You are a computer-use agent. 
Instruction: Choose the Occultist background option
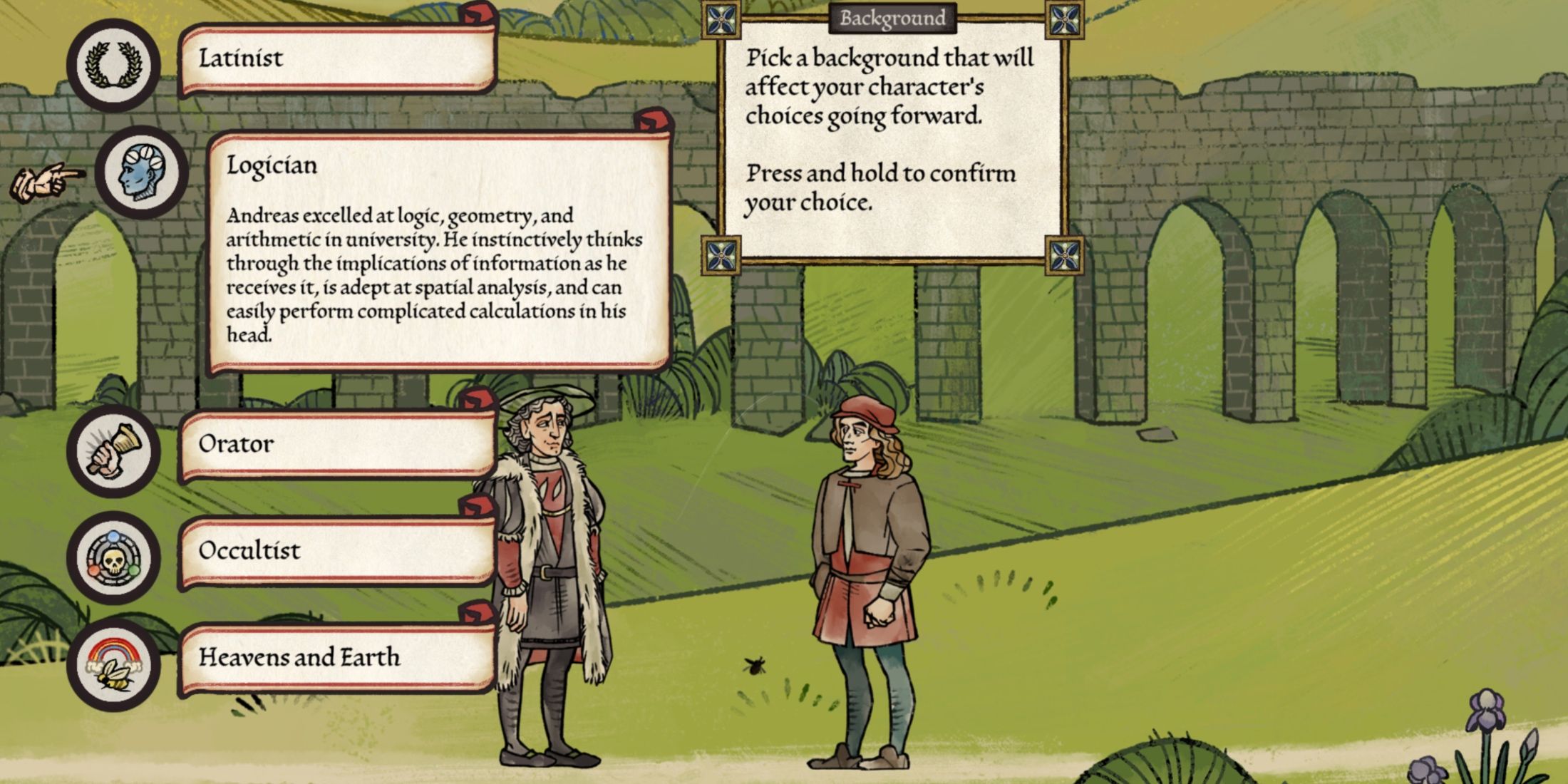[336, 552]
